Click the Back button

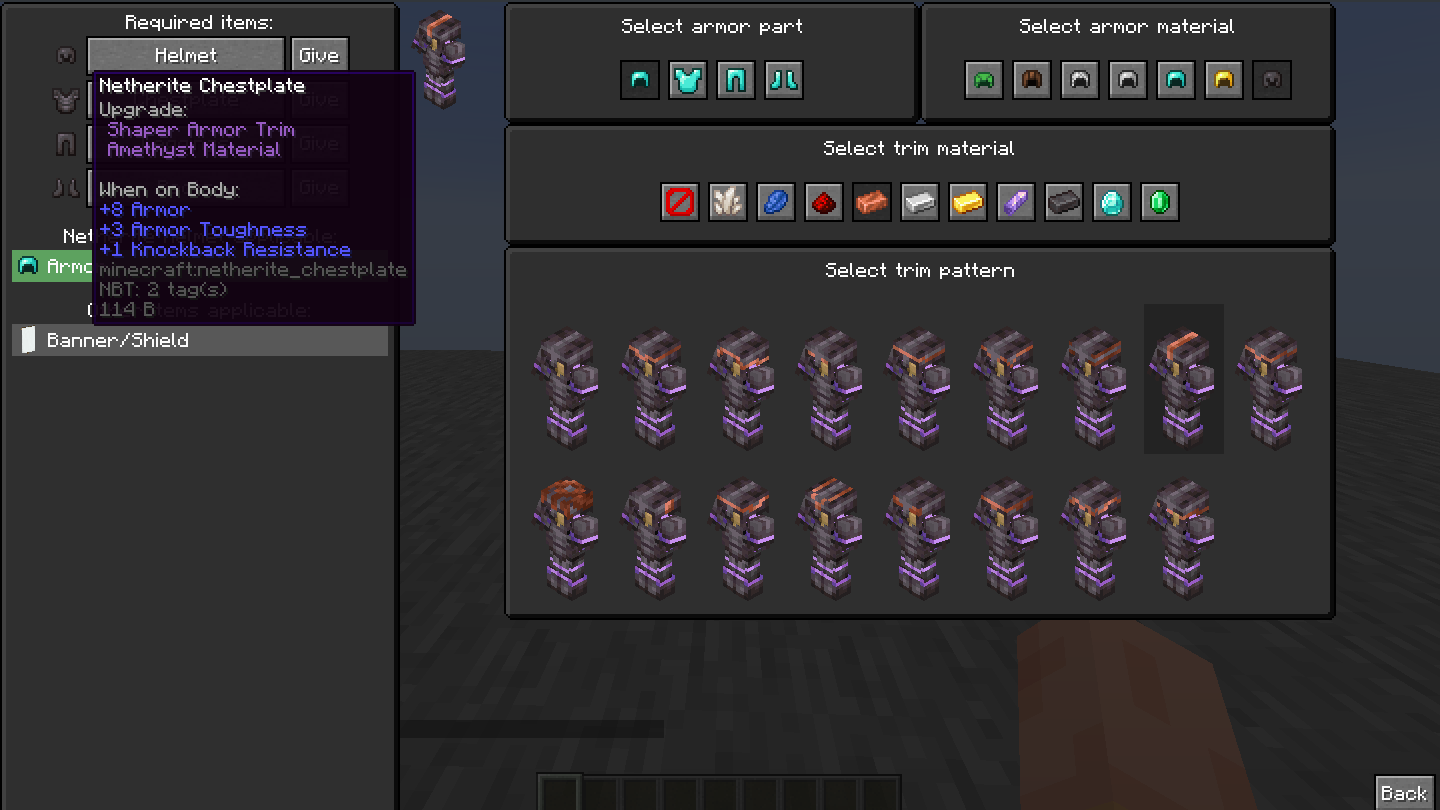[1404, 791]
